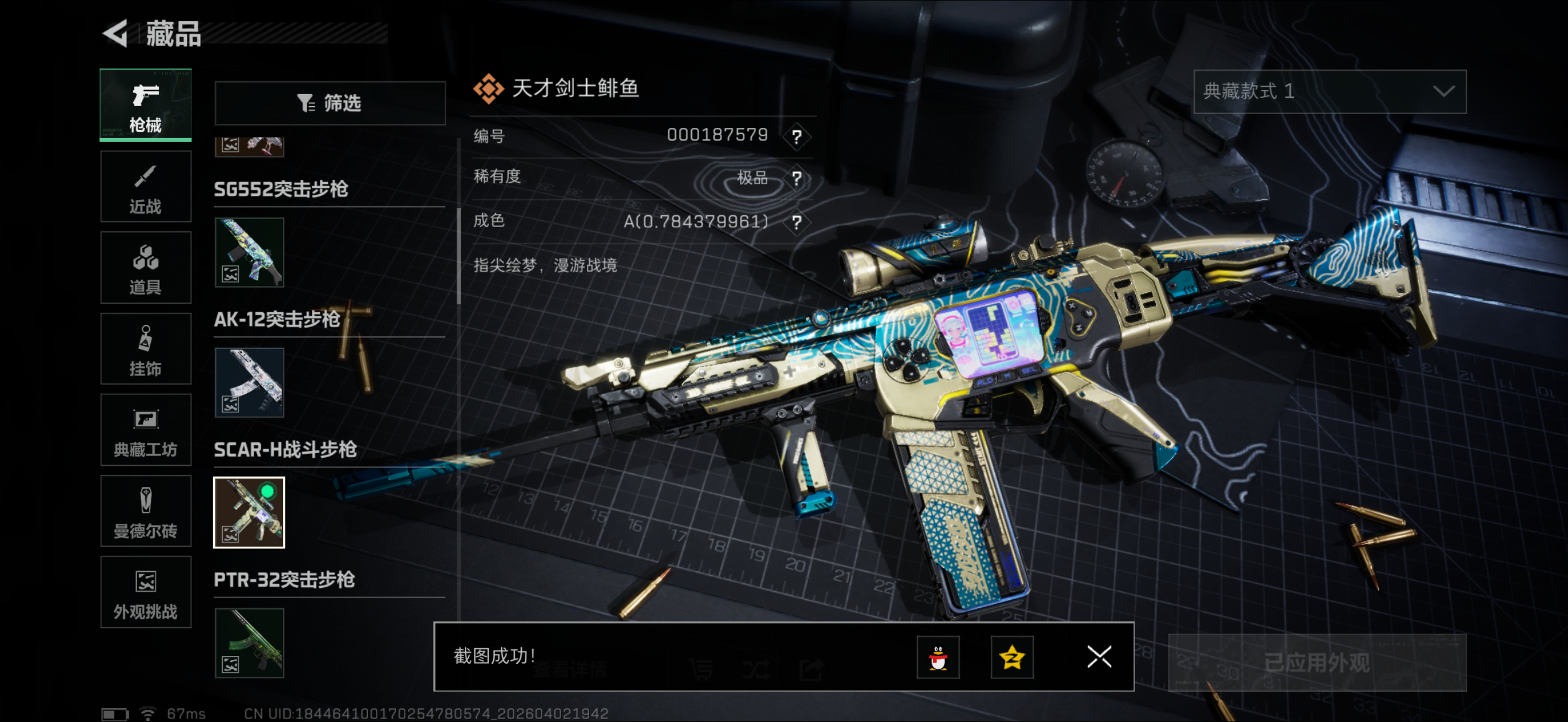The image size is (1568, 722).
Task: Open the 典藏工坊 workshop tab
Action: click(x=146, y=430)
